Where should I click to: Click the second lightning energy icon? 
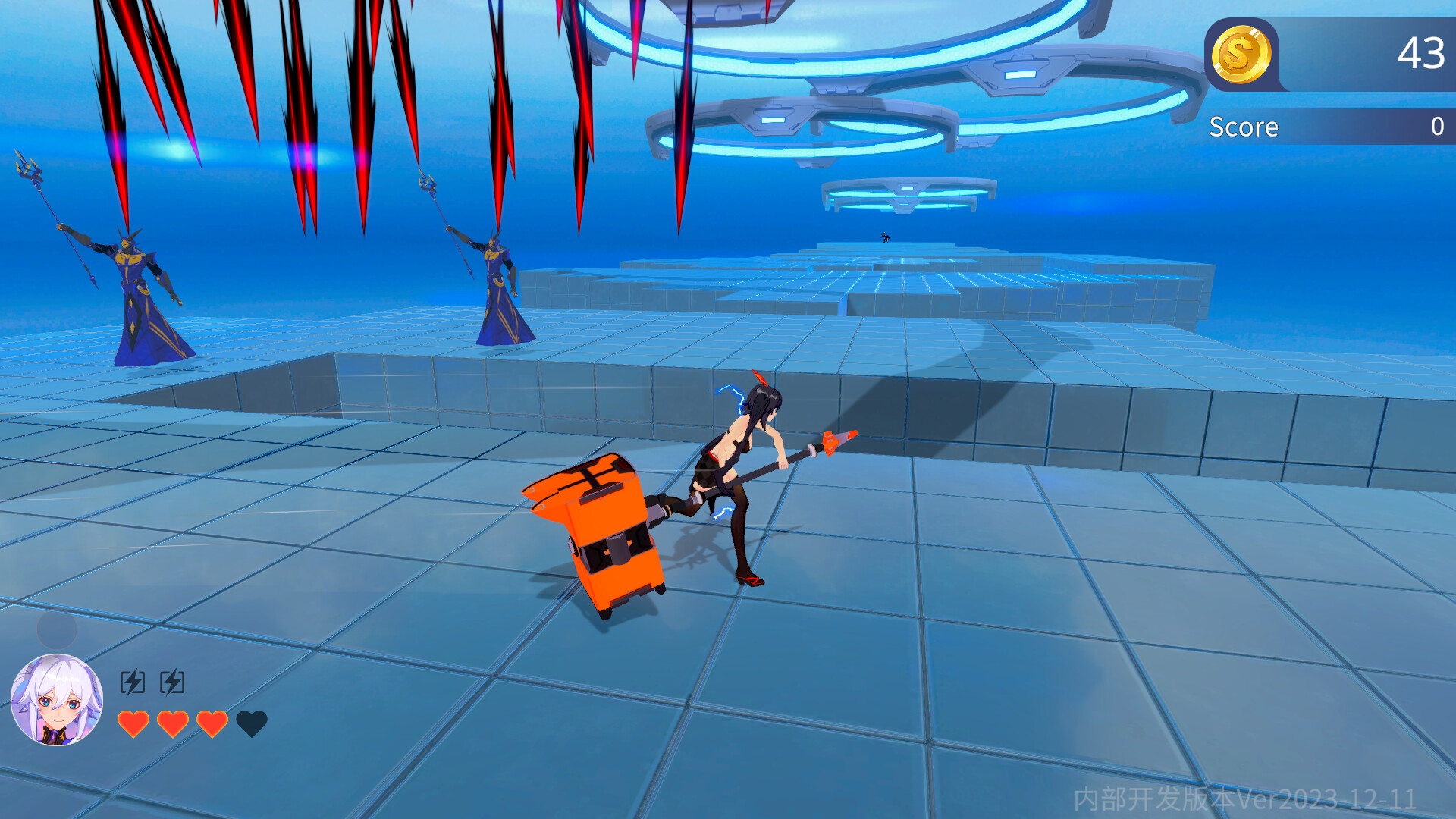(x=173, y=681)
